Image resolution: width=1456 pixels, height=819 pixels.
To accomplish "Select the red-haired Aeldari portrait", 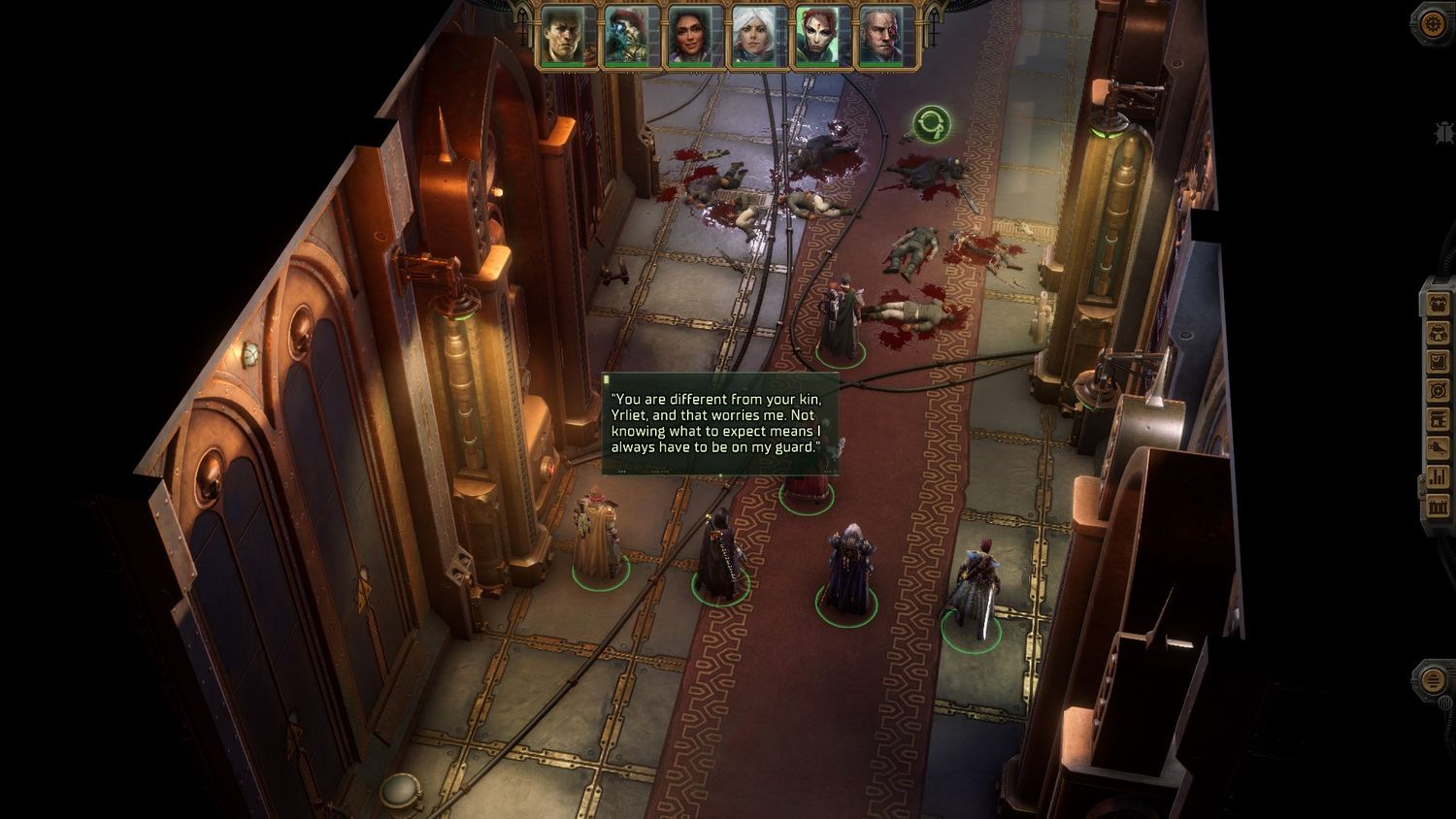I will [823, 38].
